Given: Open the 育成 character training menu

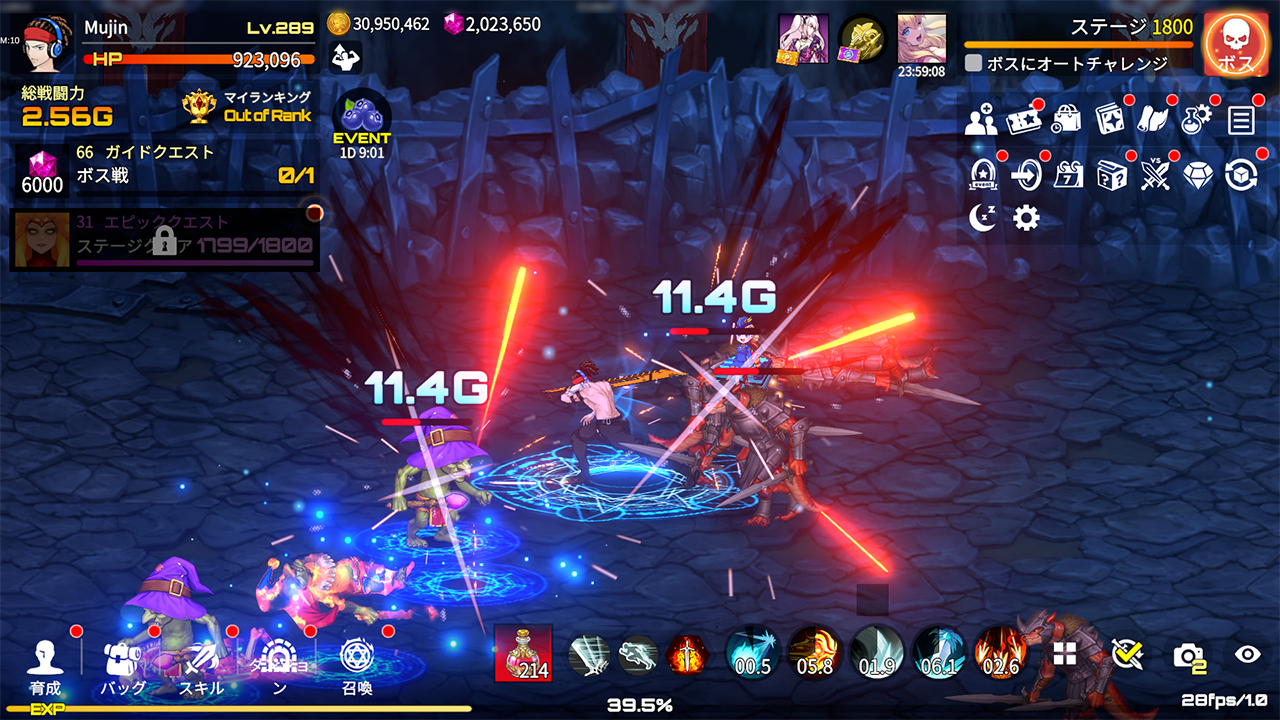Looking at the screenshot, I should pyautogui.click(x=45, y=666).
